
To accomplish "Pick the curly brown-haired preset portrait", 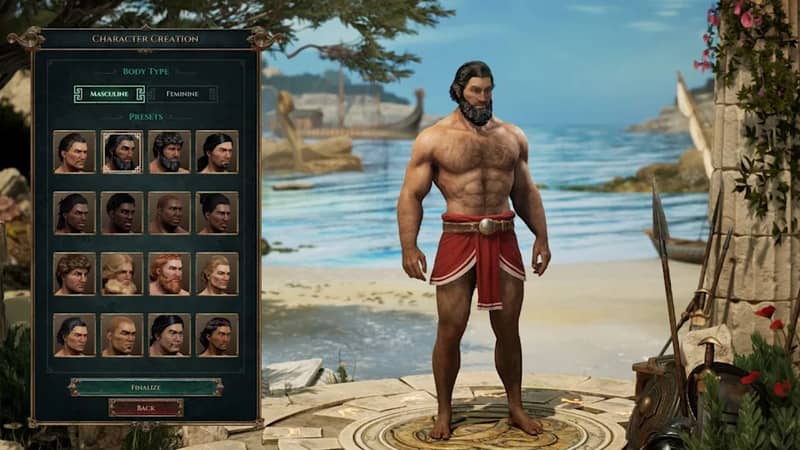I will pyautogui.click(x=74, y=274).
